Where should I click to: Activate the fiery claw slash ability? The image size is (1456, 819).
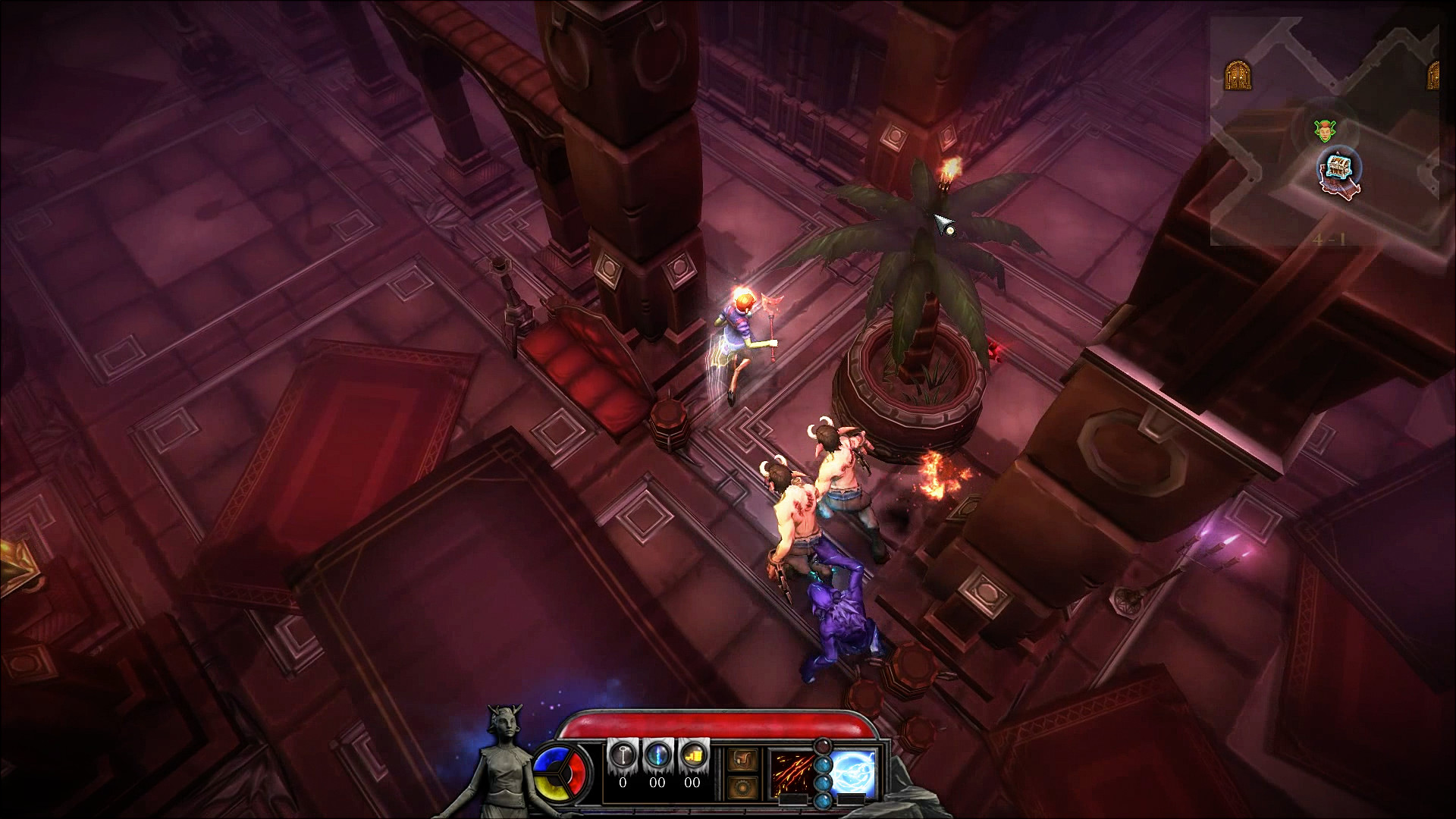point(793,771)
